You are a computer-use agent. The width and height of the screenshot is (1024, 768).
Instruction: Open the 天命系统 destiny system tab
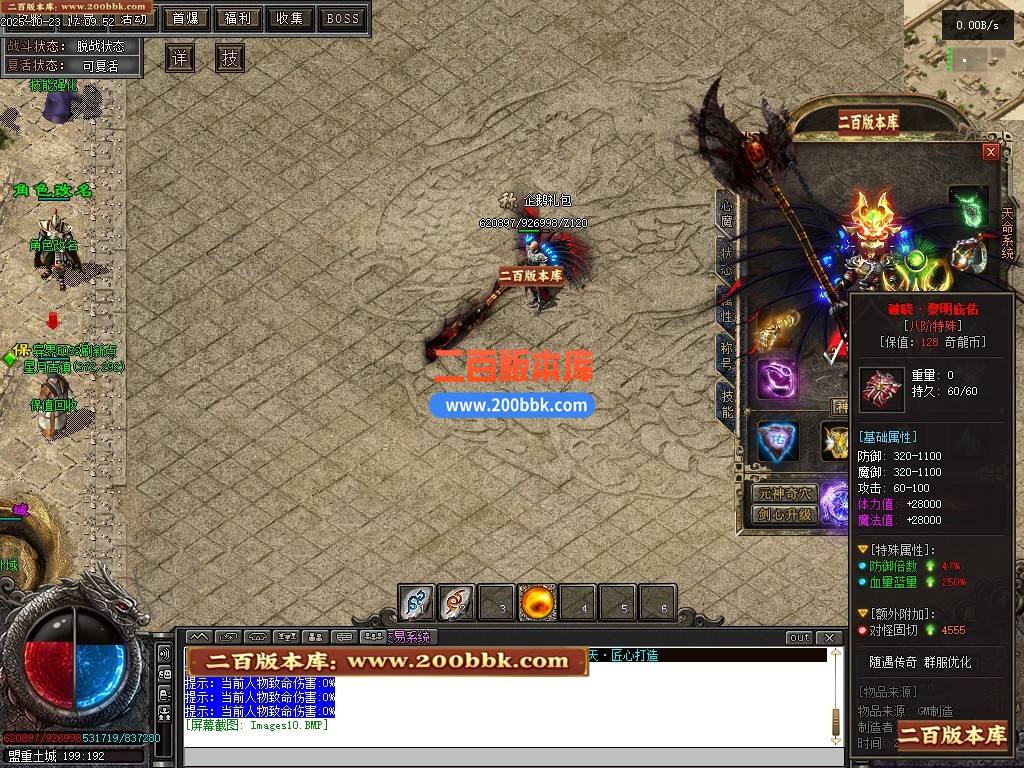pos(1007,234)
